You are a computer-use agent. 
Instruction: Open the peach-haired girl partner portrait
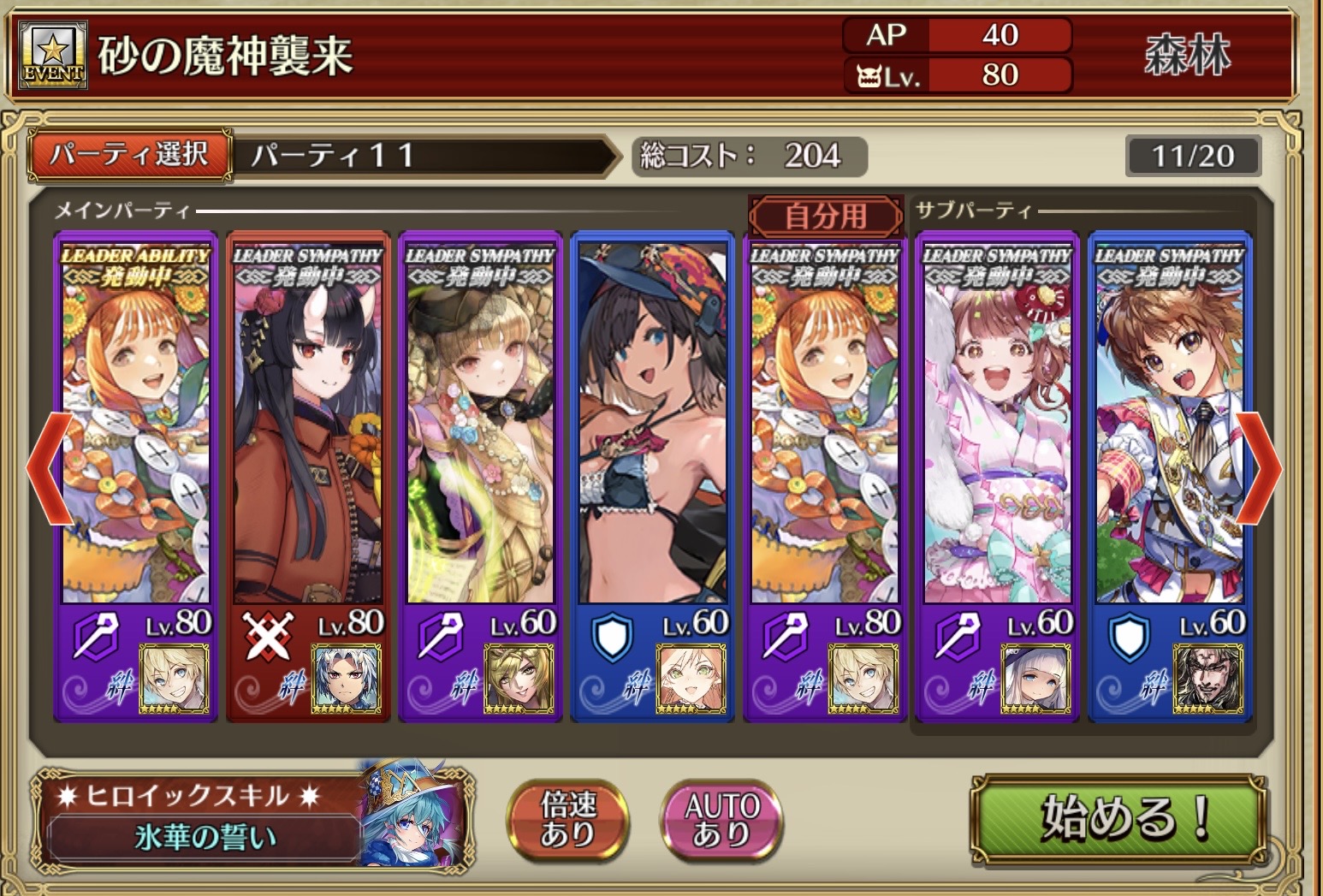tap(691, 679)
